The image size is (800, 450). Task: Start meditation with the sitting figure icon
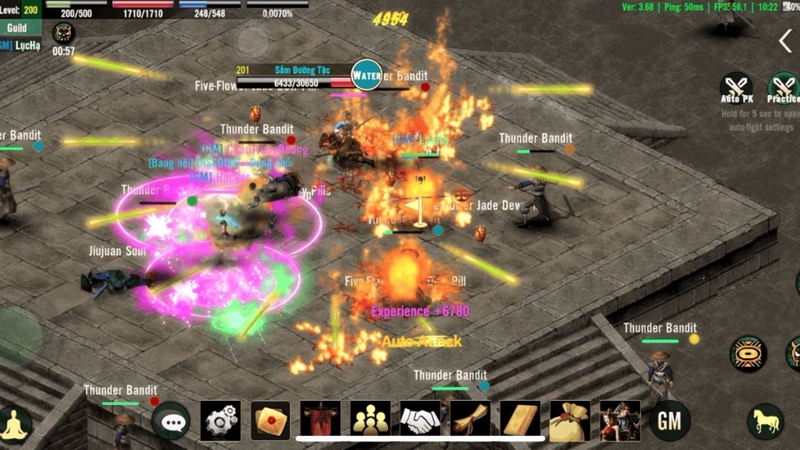[15, 422]
